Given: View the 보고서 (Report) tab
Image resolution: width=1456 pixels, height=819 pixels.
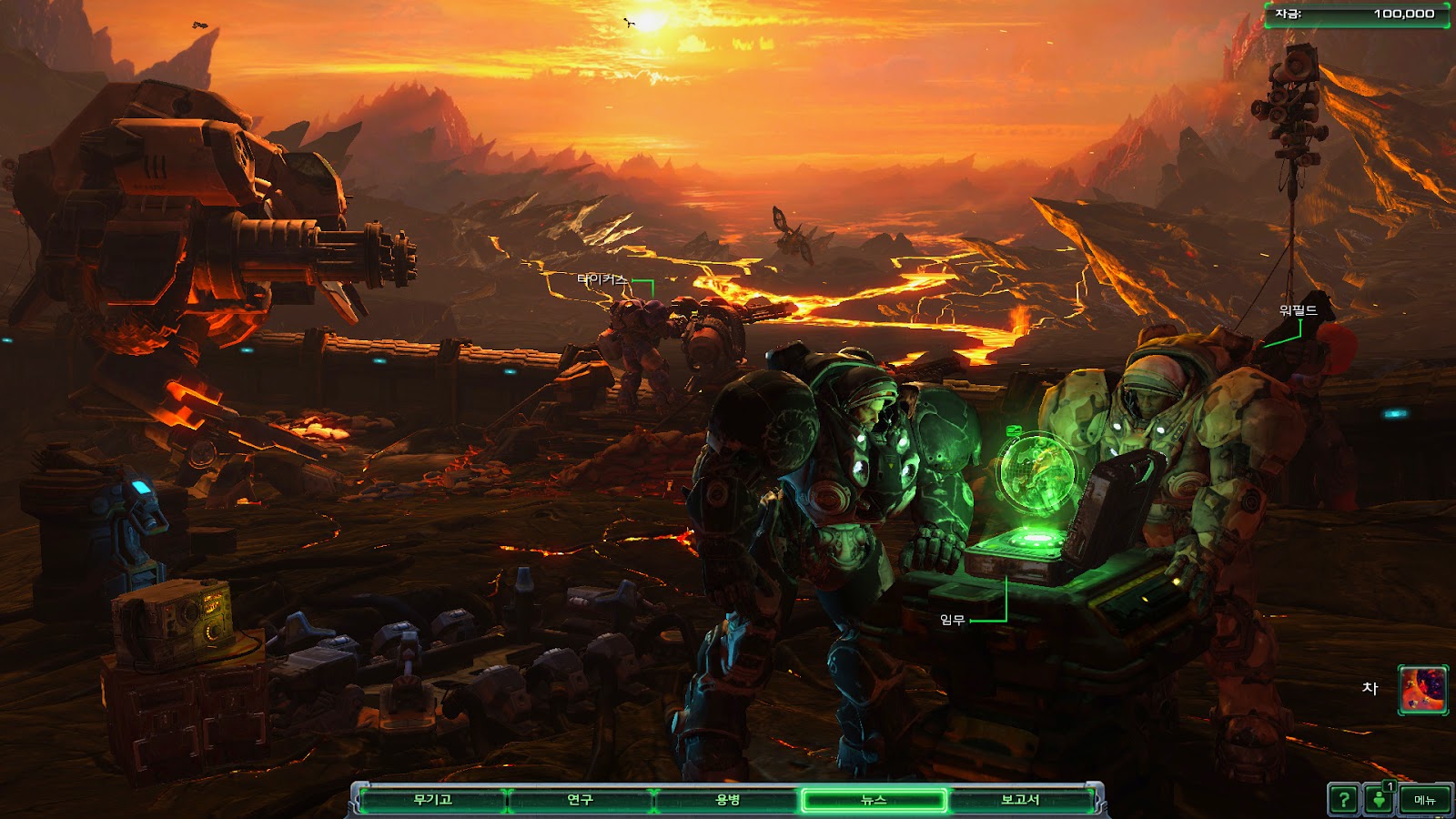Looking at the screenshot, I should (1020, 800).
